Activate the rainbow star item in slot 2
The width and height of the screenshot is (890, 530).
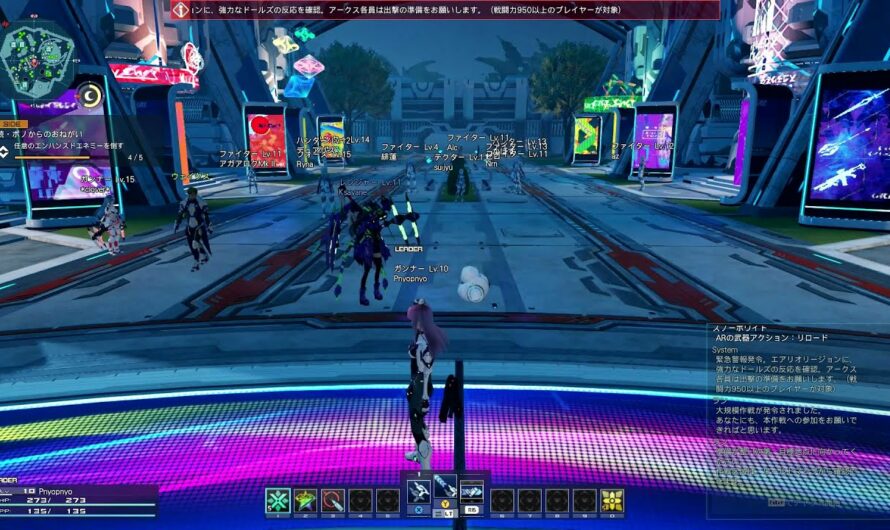(x=305, y=501)
